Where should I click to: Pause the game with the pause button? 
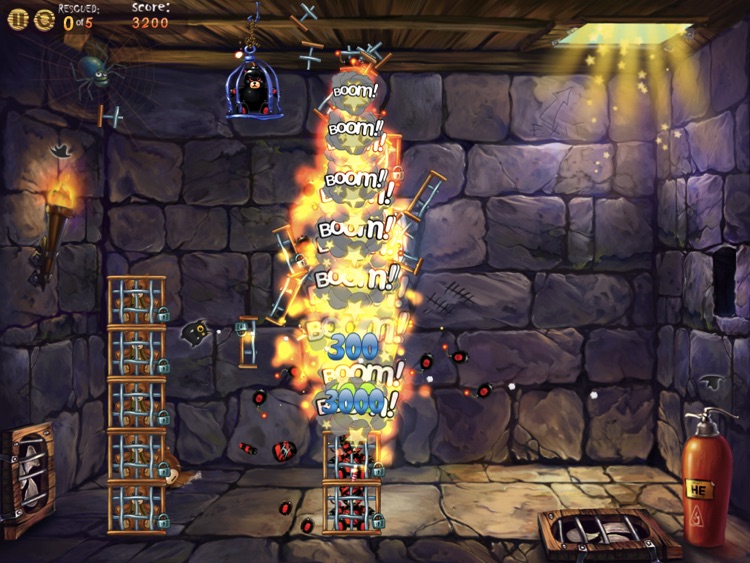[x=17, y=19]
